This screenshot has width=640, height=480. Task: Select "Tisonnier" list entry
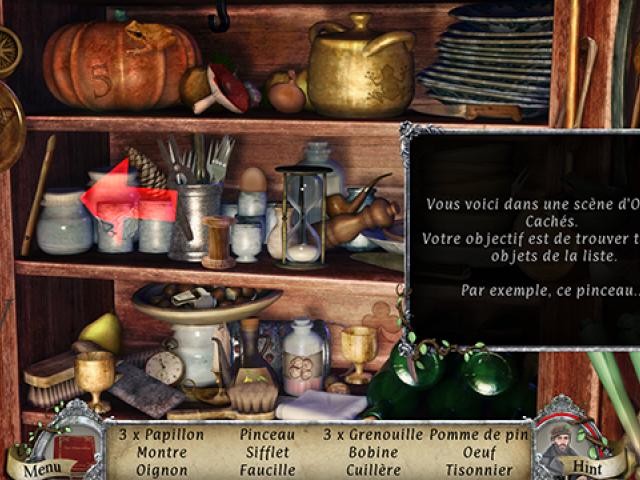(x=477, y=469)
